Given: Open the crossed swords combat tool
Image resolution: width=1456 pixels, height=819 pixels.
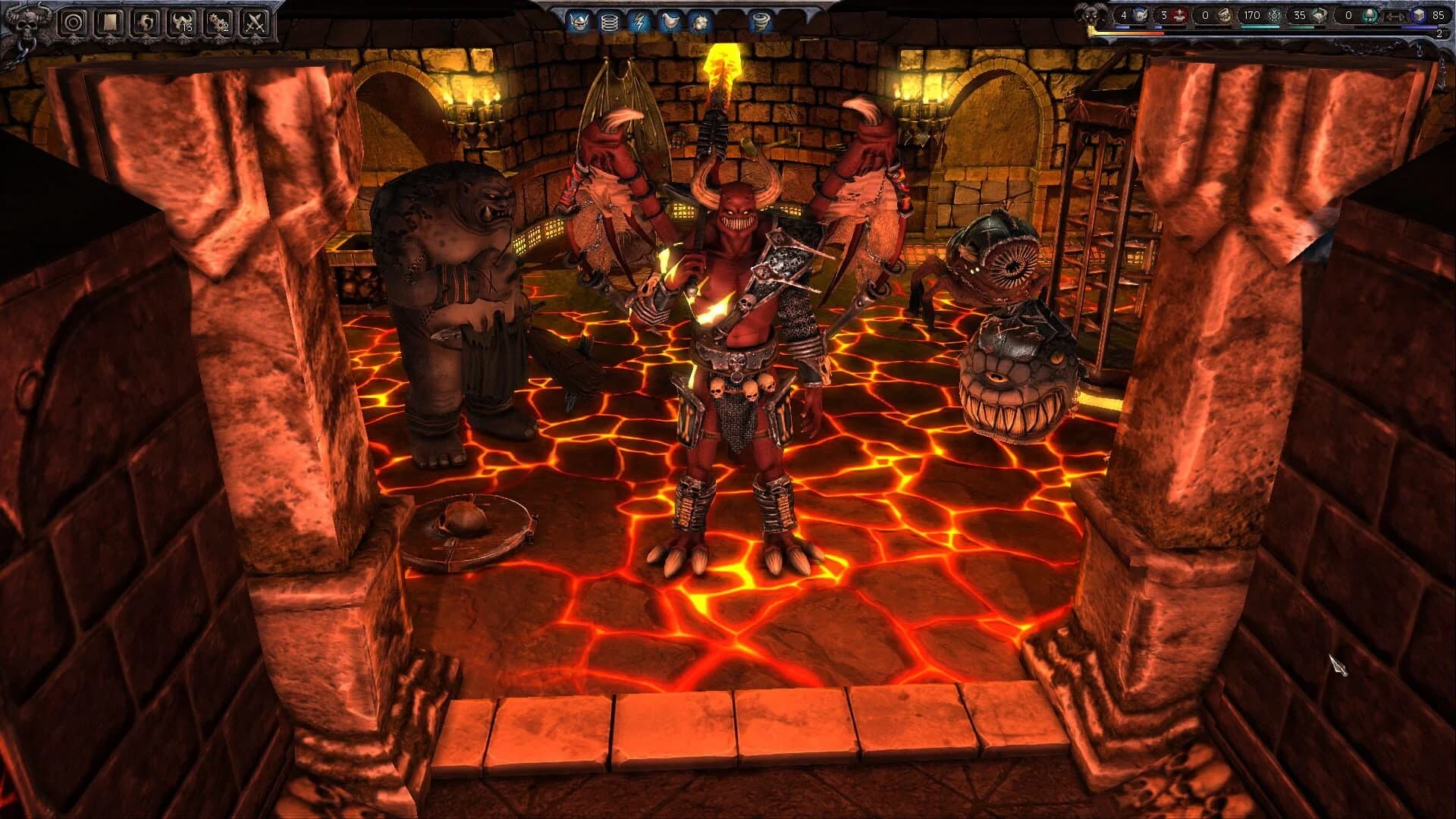Looking at the screenshot, I should pyautogui.click(x=256, y=23).
